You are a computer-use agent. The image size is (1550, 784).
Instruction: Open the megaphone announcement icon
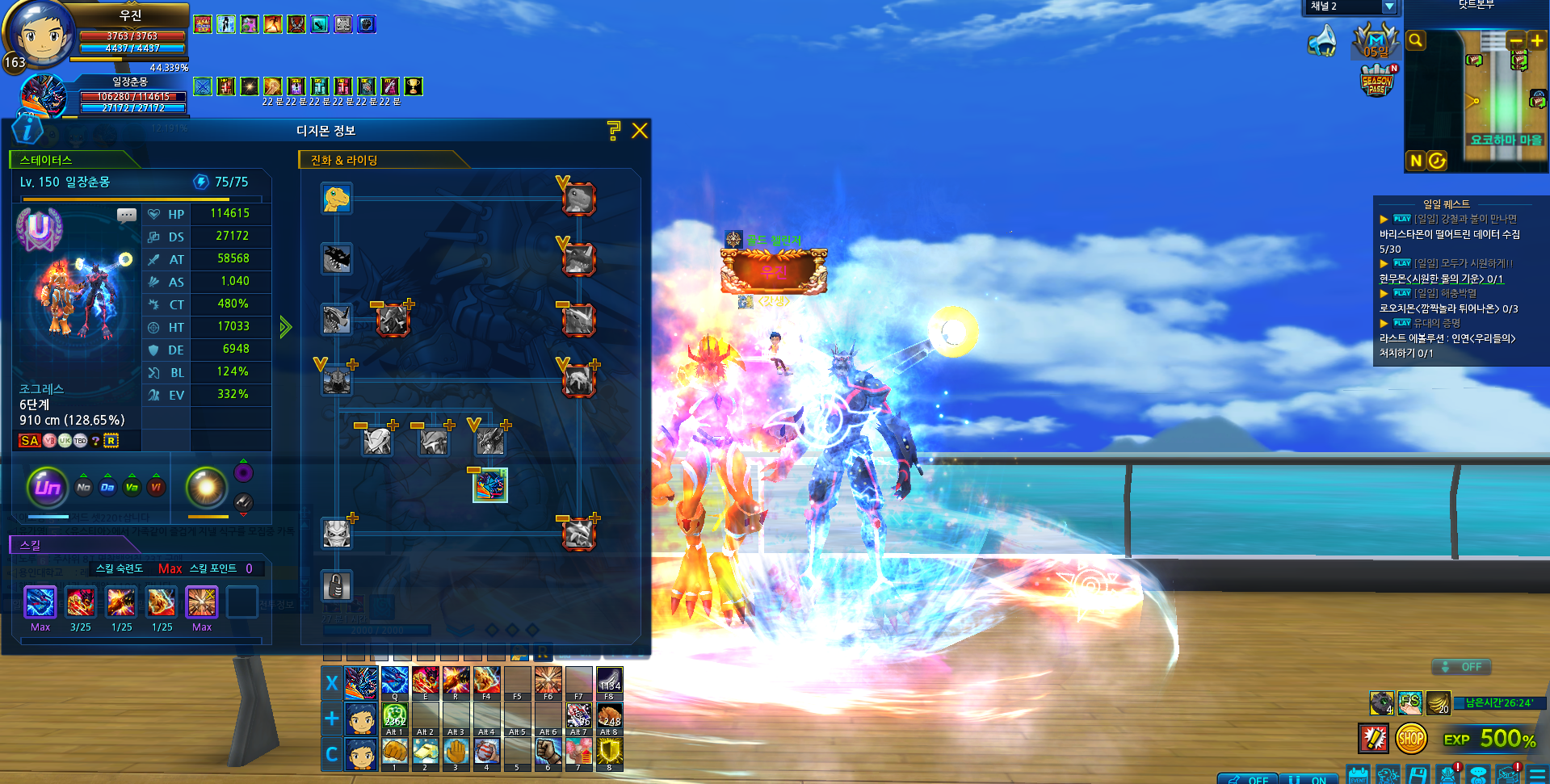click(1322, 40)
